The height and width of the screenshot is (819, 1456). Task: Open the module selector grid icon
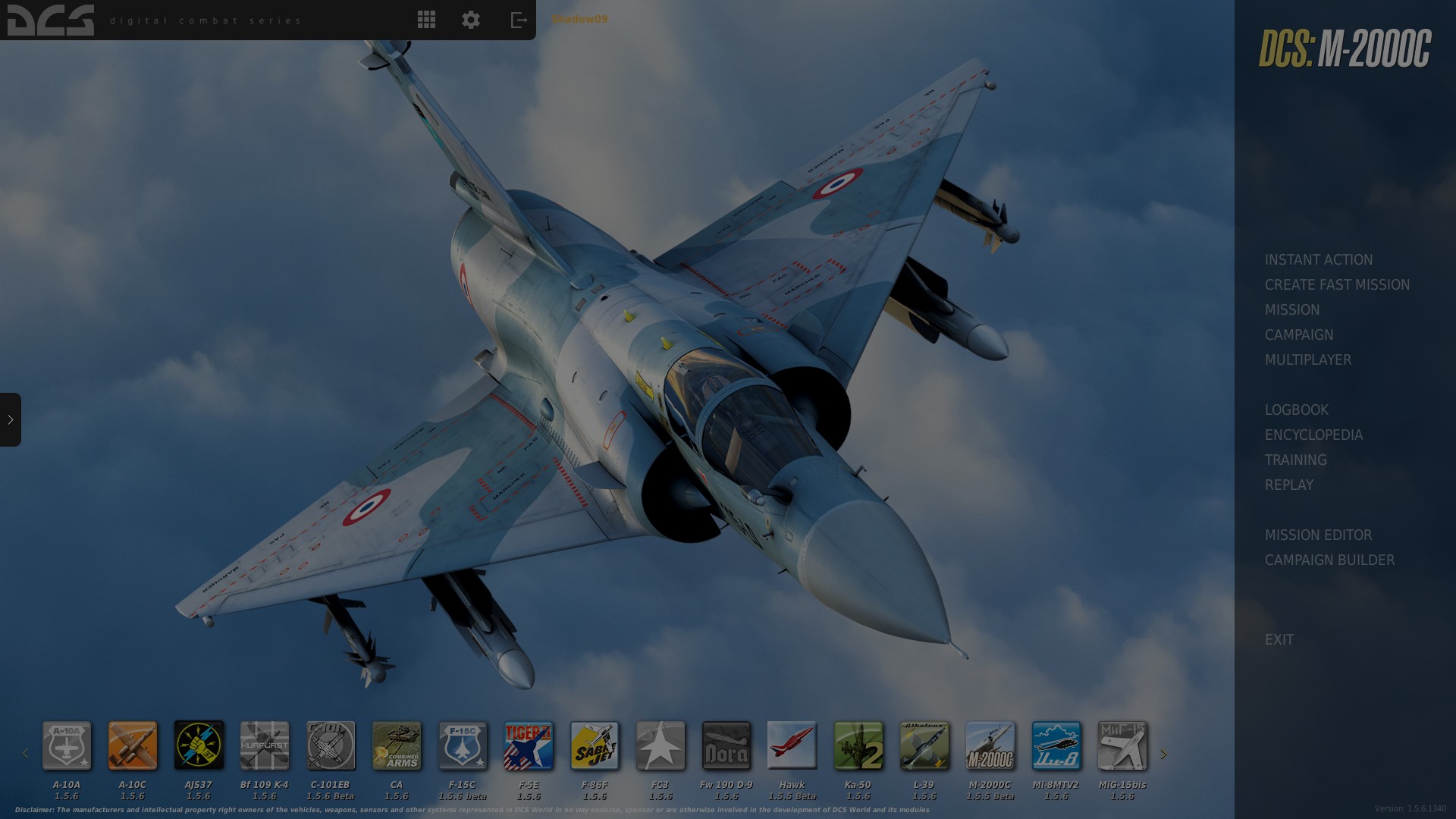coord(426,20)
